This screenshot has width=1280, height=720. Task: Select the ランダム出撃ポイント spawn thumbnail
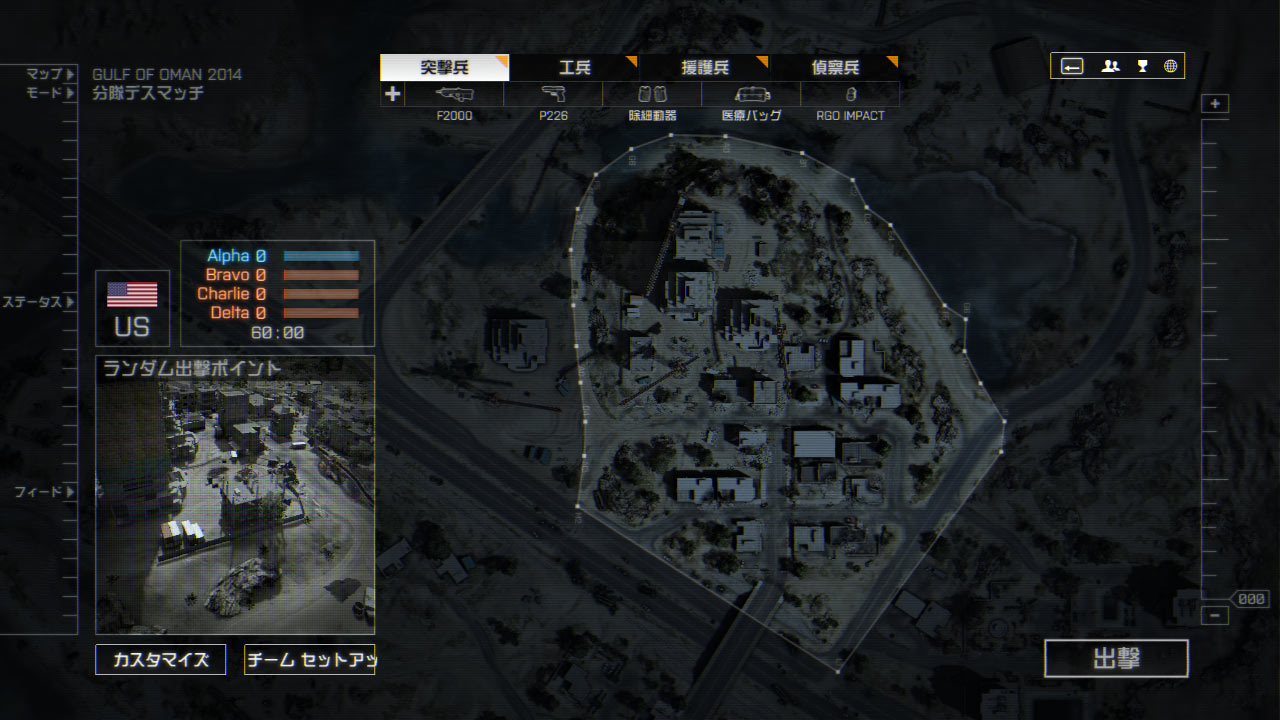tap(235, 494)
